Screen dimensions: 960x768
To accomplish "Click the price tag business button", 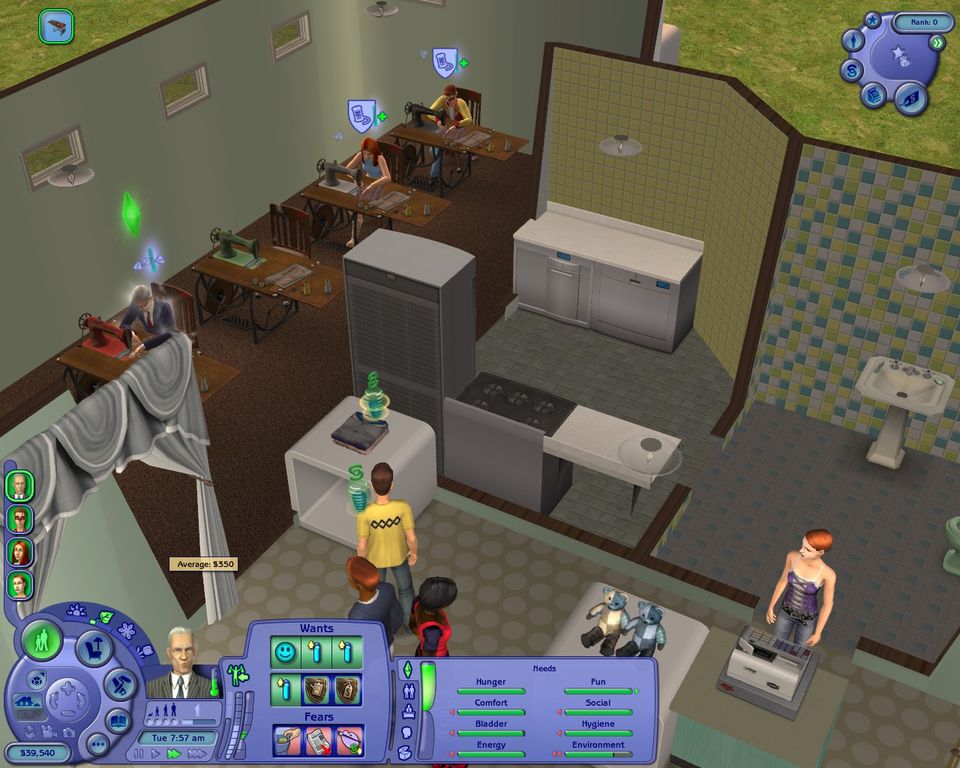I will point(909,97).
